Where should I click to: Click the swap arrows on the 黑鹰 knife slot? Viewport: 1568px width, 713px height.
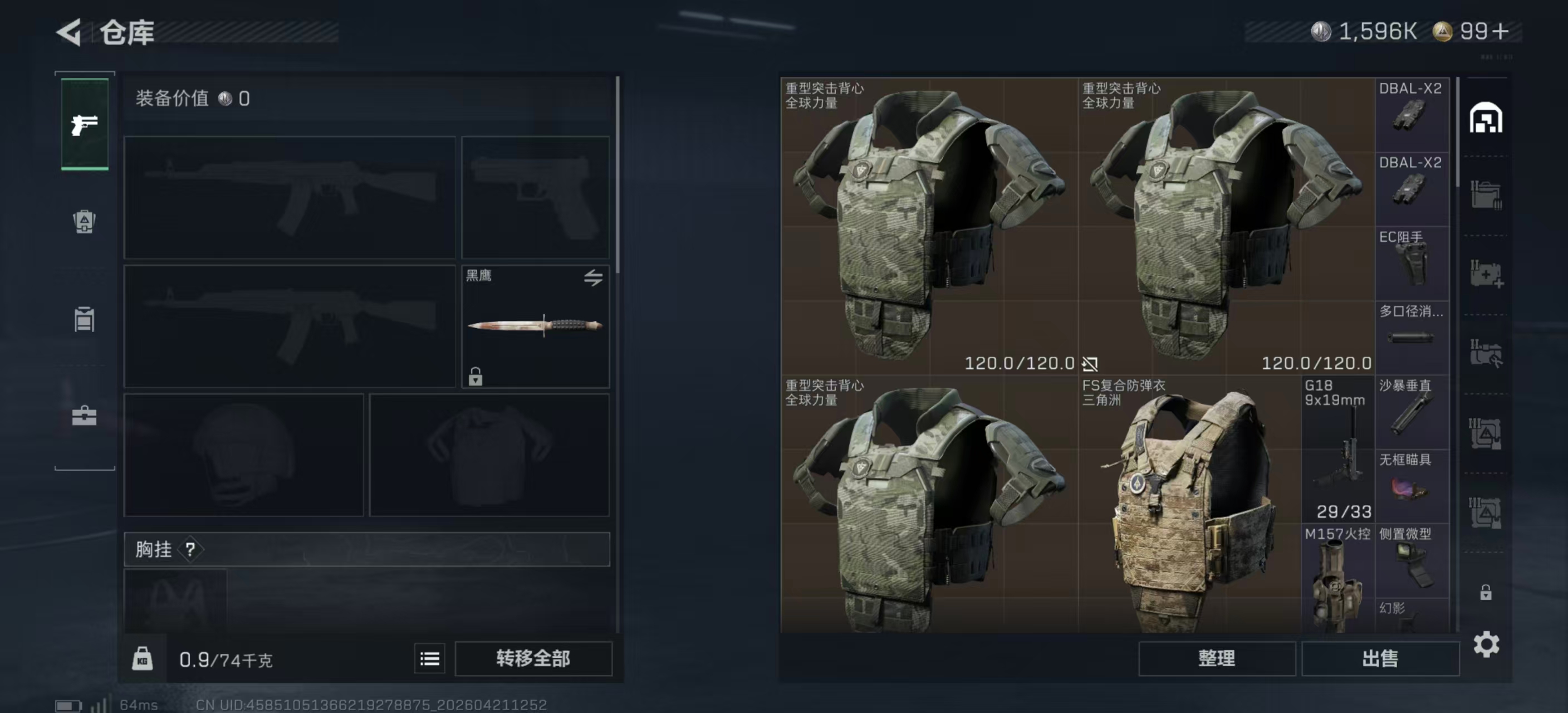click(x=593, y=277)
